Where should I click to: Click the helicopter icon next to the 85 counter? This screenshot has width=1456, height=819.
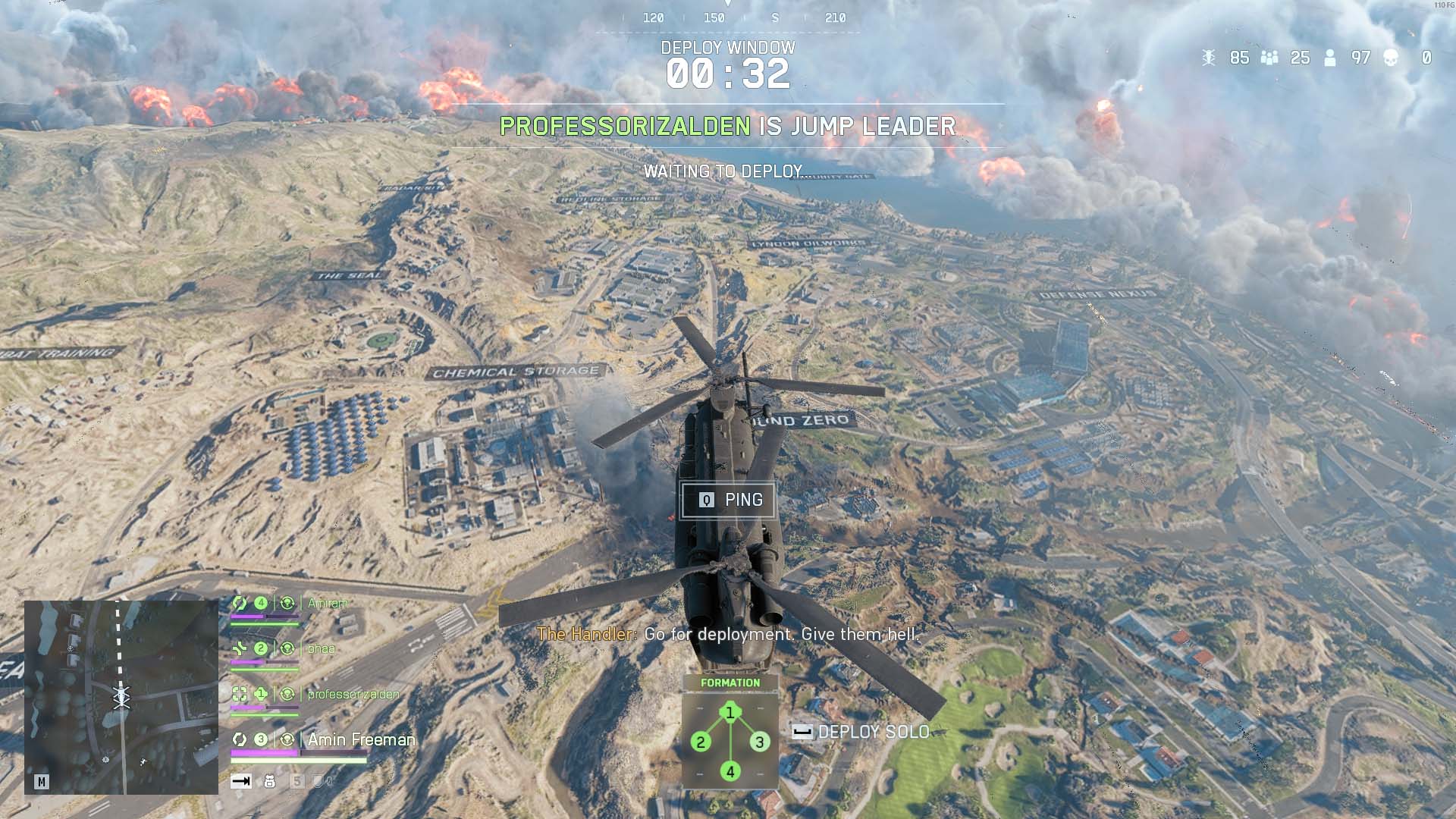click(x=1210, y=58)
